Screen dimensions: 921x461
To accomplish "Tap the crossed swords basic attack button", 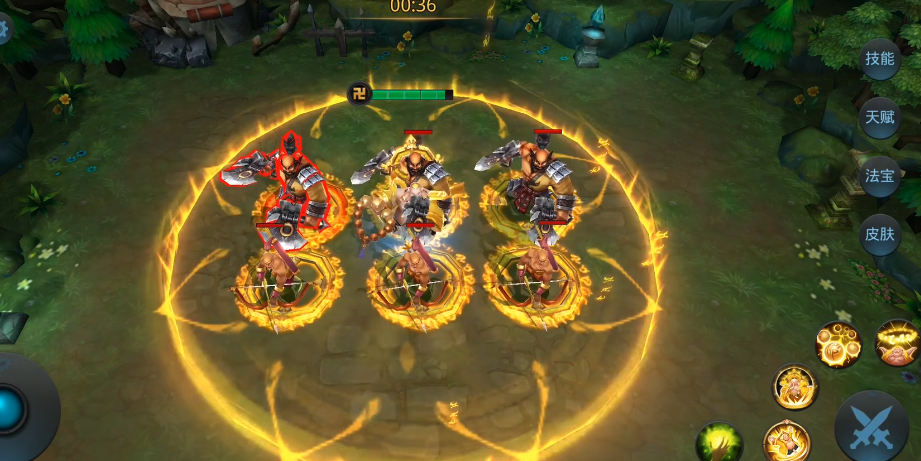I will coord(870,428).
